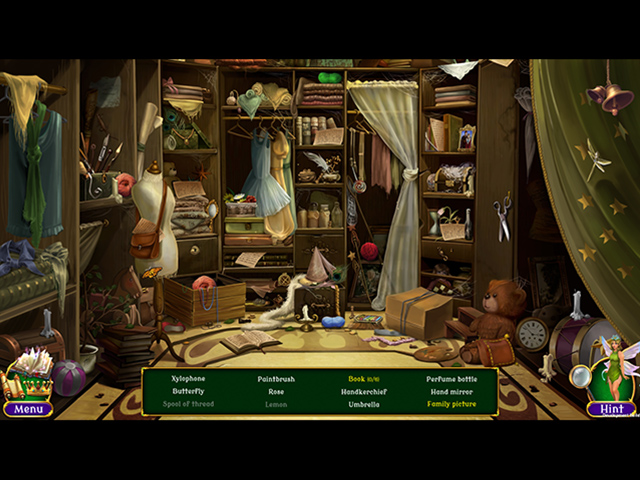The image size is (640, 480).
Task: Select Handkerchief in the item list
Action: coord(362,392)
